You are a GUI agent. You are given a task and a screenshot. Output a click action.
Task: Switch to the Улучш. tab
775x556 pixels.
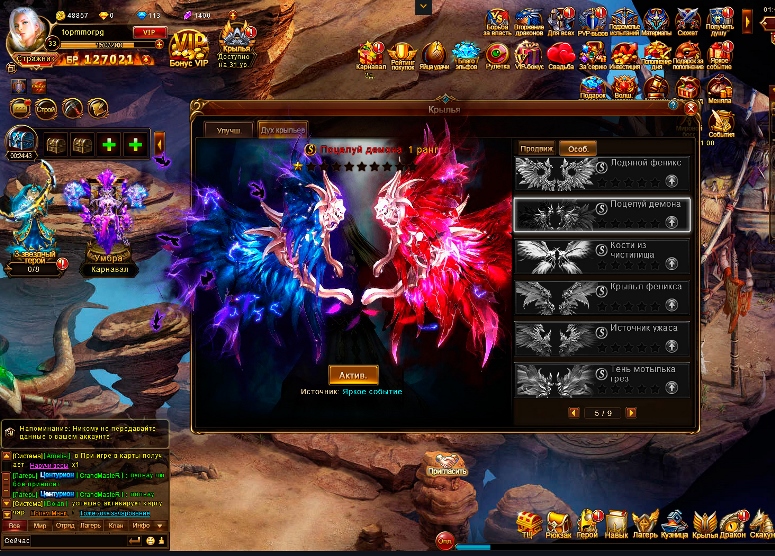[228, 131]
